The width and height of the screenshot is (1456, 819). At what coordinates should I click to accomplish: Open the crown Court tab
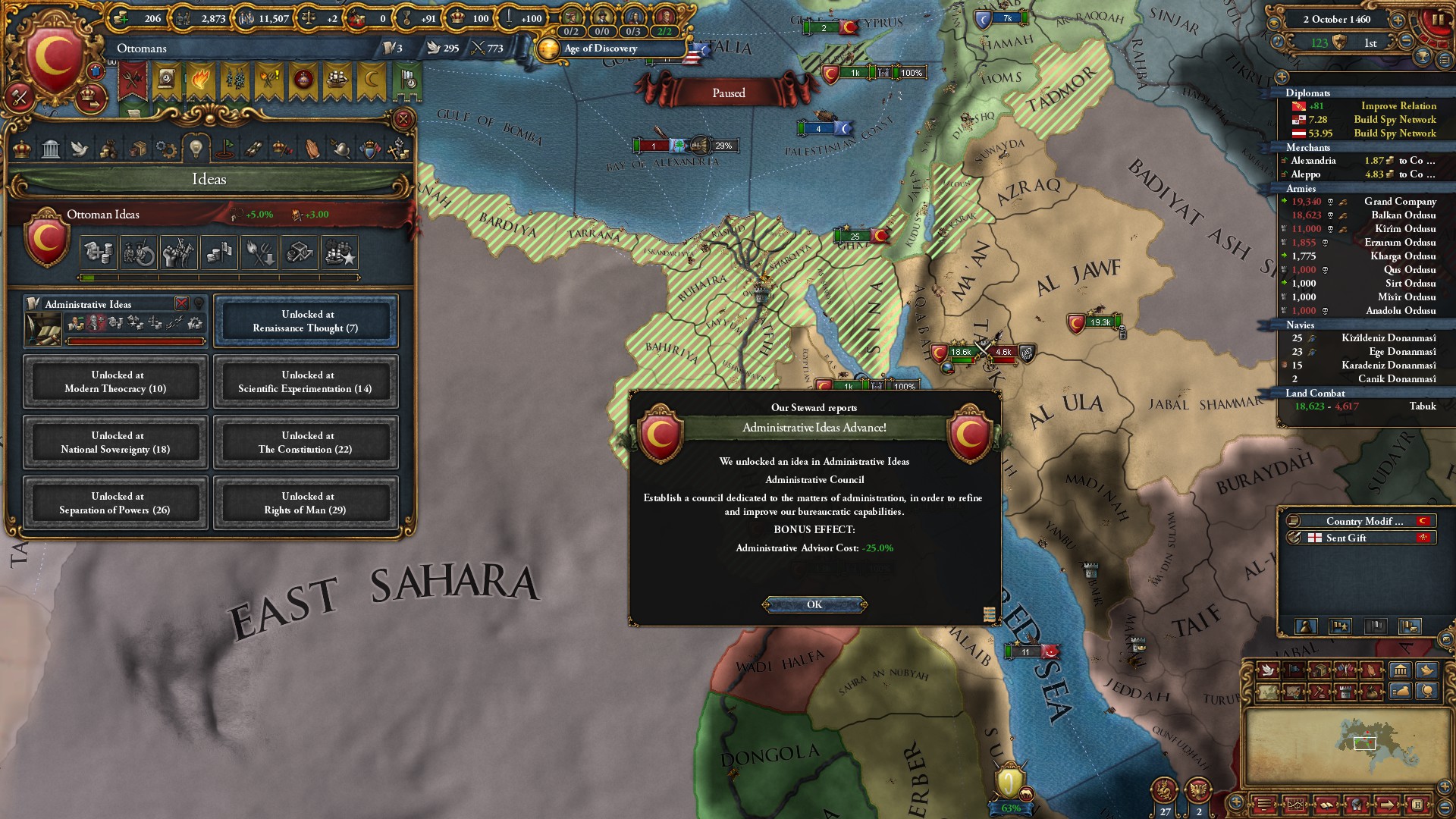point(22,149)
